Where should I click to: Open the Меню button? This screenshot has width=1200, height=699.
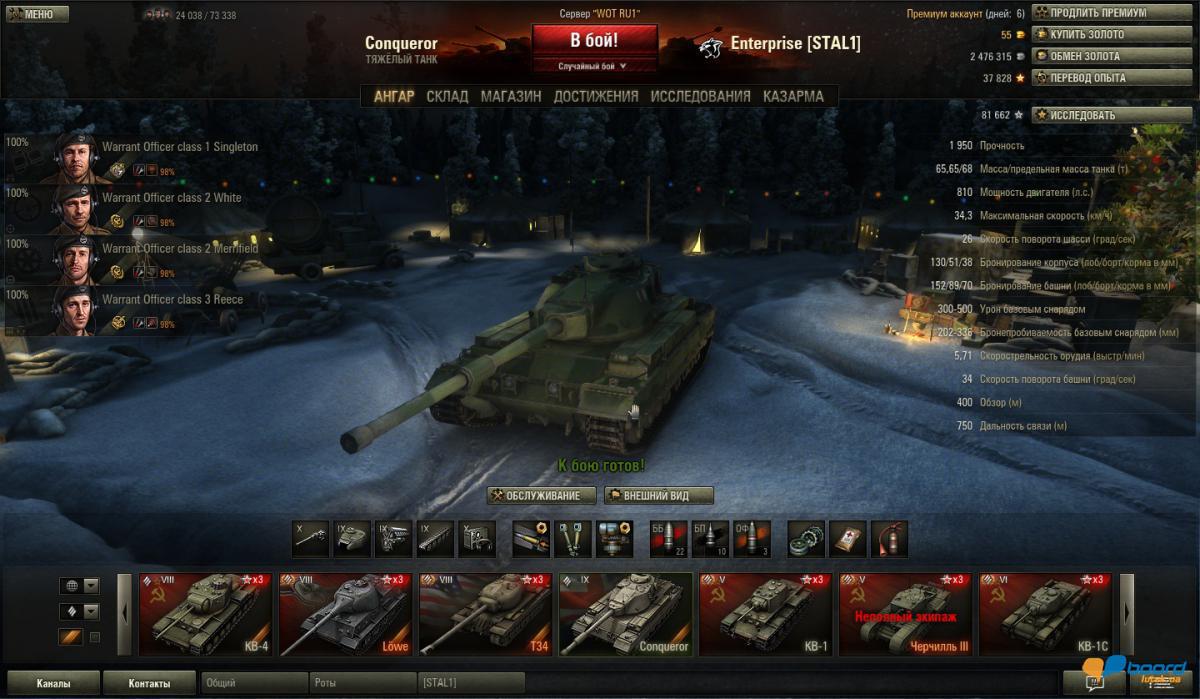(37, 14)
